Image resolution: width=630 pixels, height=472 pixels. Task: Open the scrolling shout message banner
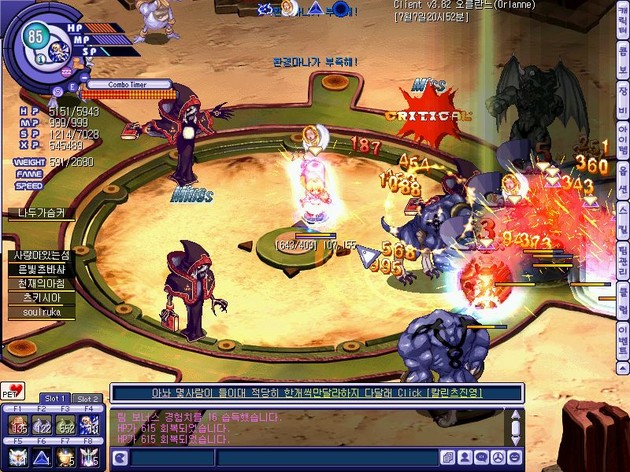point(316,393)
